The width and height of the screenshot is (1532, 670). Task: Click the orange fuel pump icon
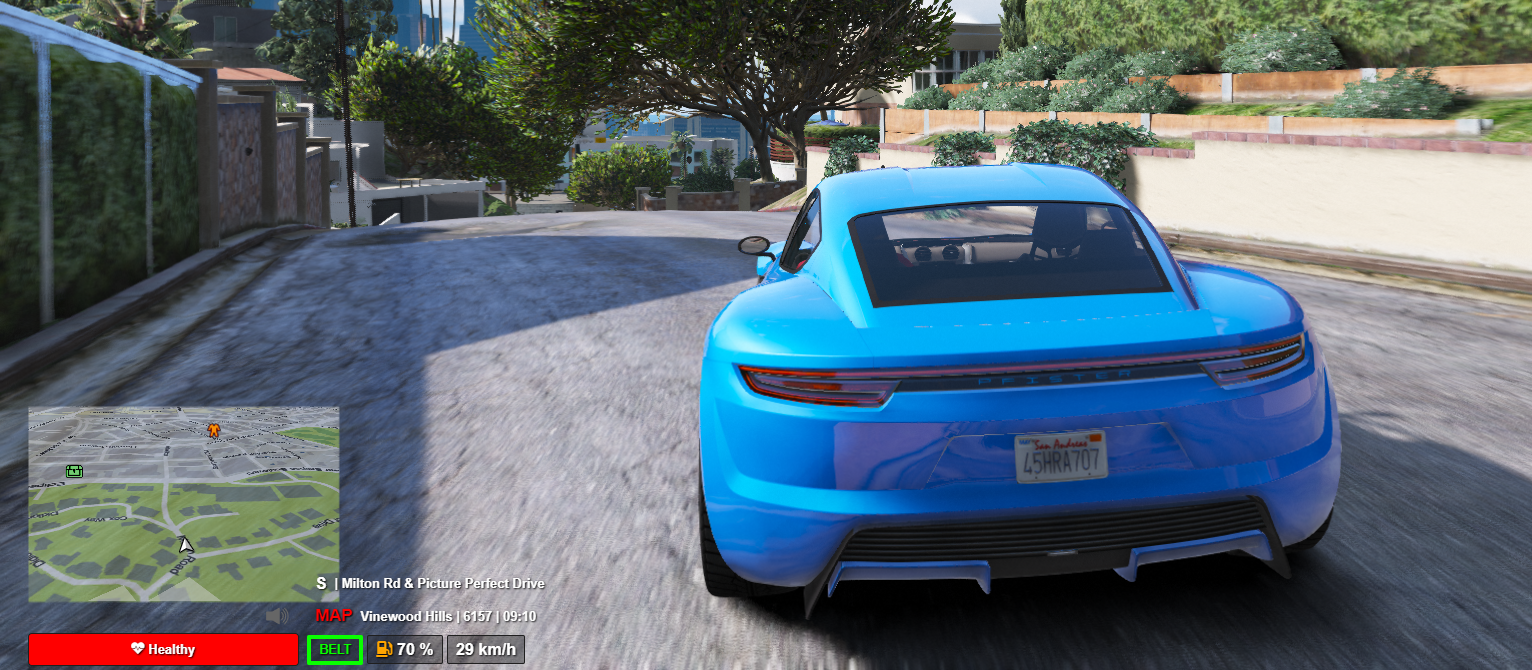(384, 649)
